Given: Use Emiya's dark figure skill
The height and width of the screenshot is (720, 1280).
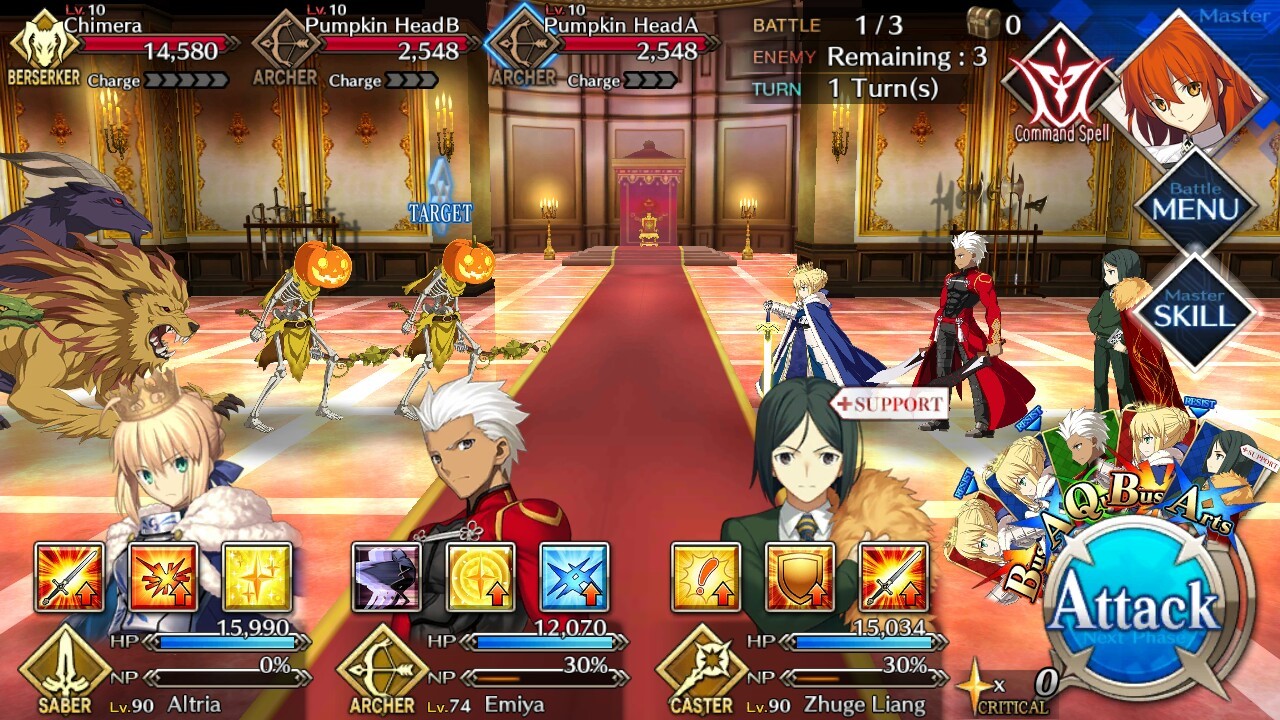Looking at the screenshot, I should [387, 577].
